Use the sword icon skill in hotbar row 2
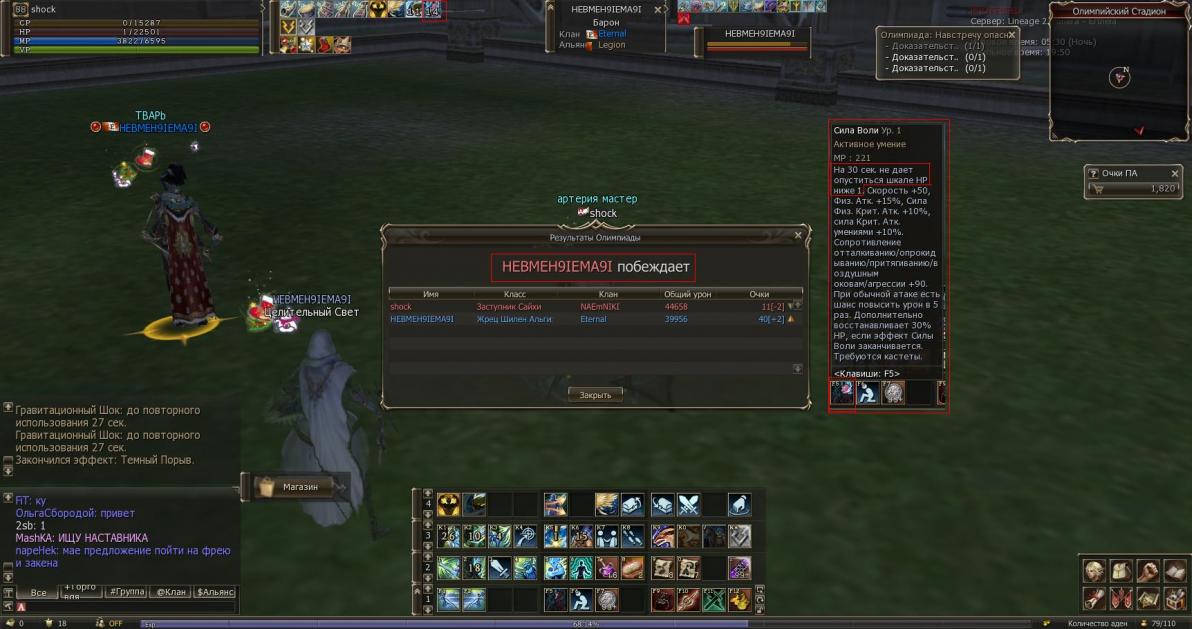 500,568
